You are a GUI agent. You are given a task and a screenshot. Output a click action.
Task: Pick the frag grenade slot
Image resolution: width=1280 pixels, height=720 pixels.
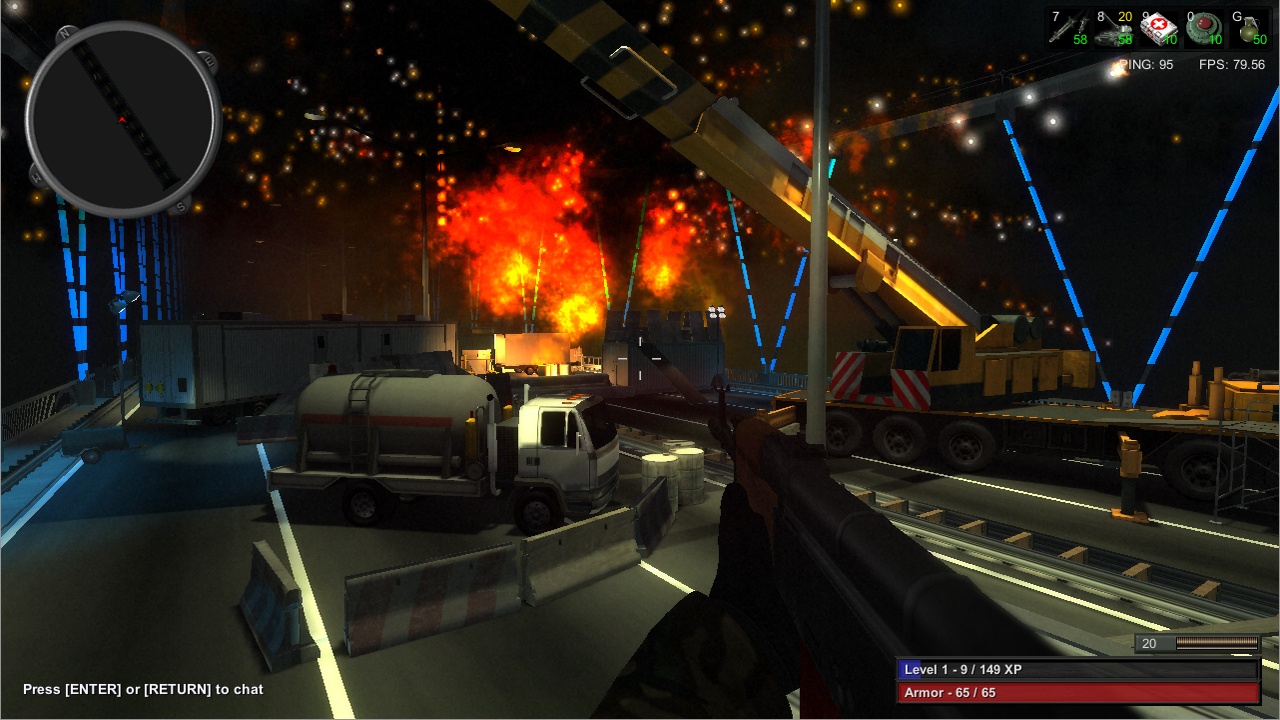click(x=1248, y=28)
